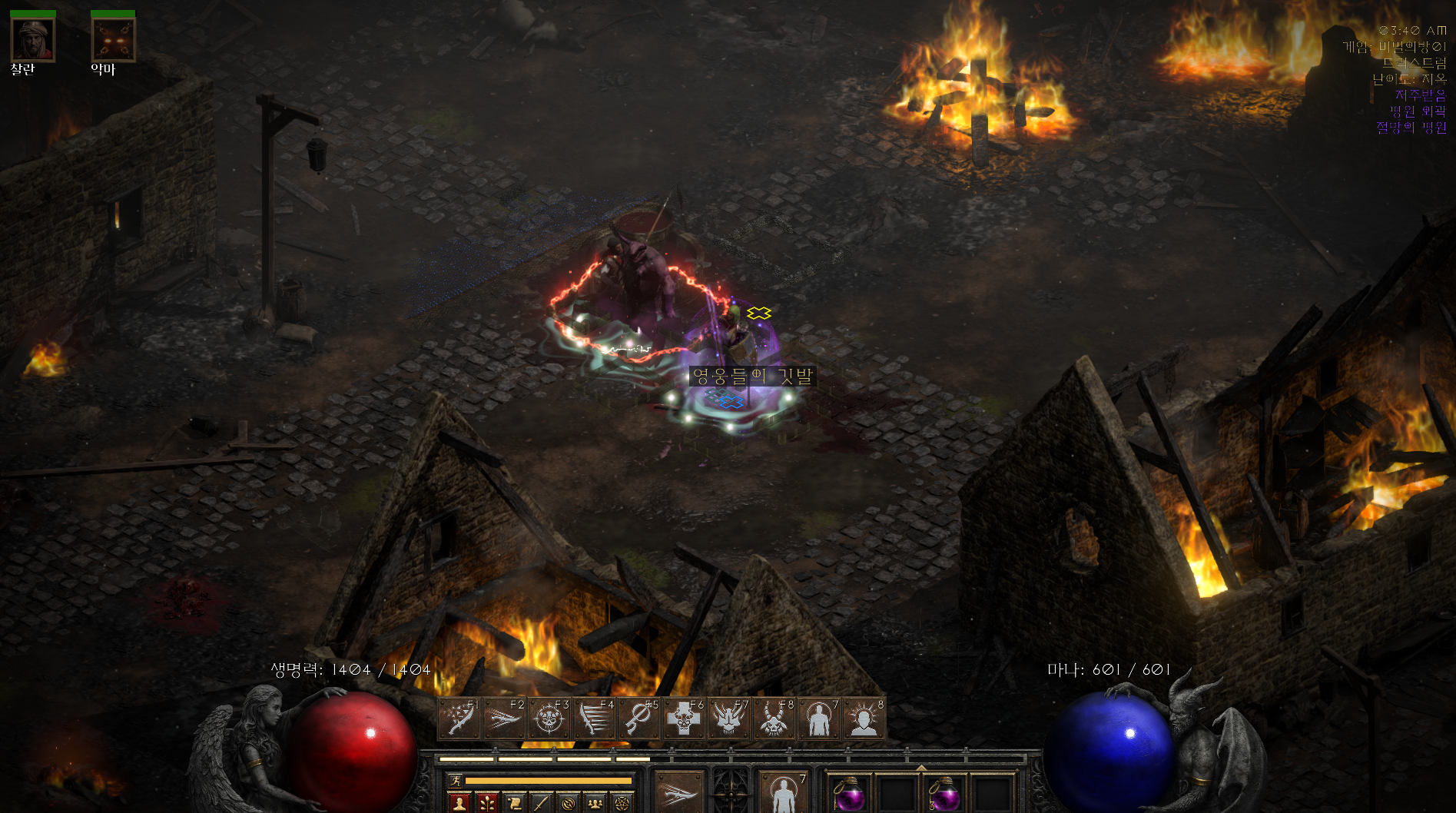Open the party screen with three figures icon
1456x813 pixels.
595,804
